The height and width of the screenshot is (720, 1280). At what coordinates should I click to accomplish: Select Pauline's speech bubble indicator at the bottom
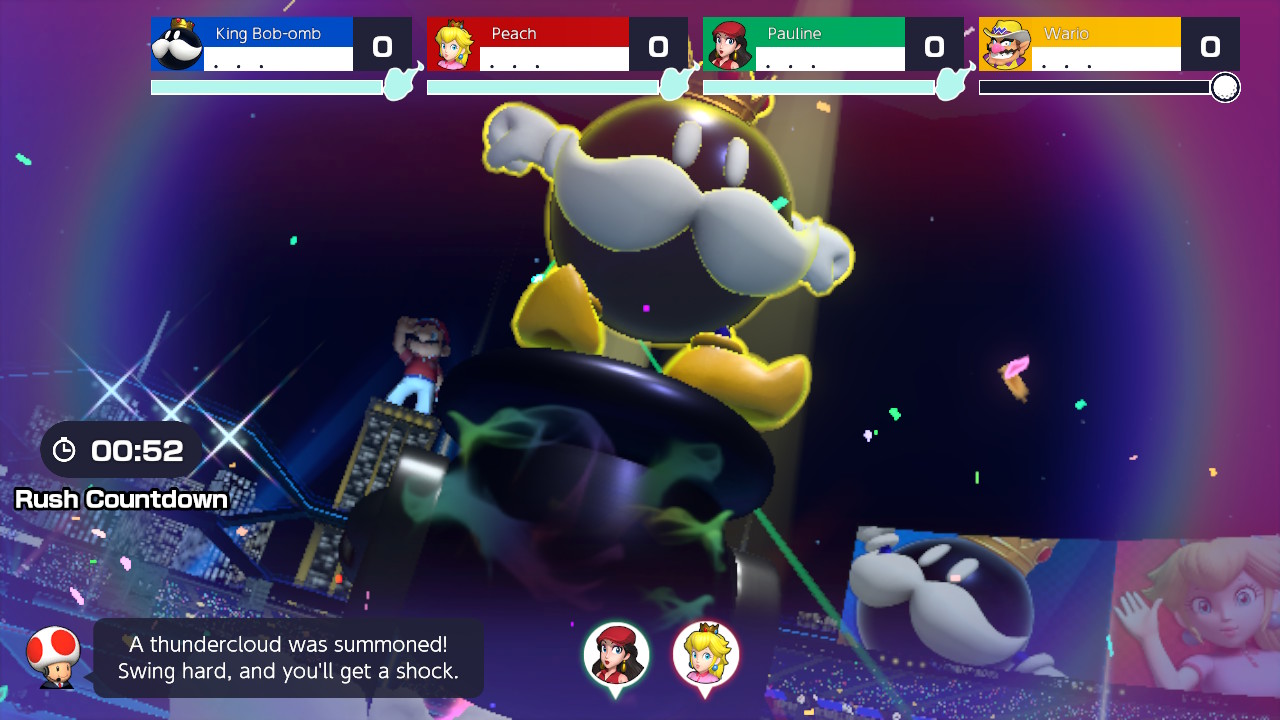pyautogui.click(x=616, y=655)
